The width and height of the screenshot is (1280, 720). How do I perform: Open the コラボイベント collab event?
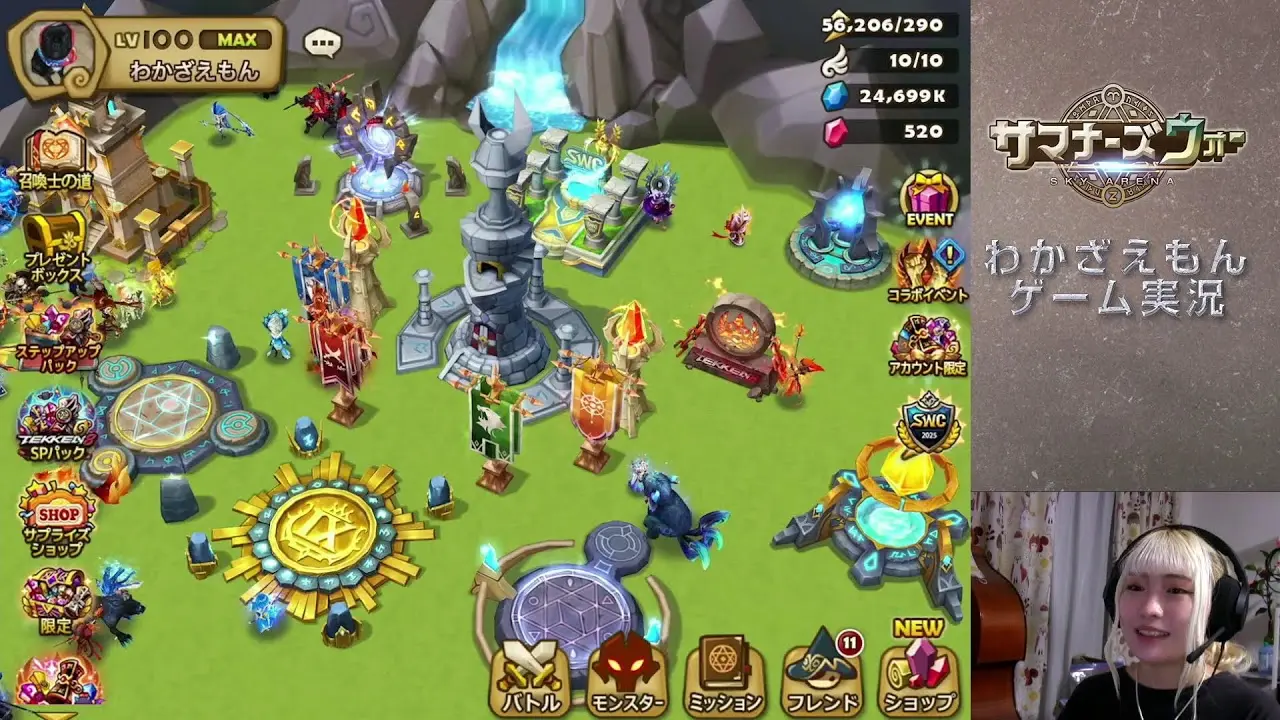click(x=926, y=269)
